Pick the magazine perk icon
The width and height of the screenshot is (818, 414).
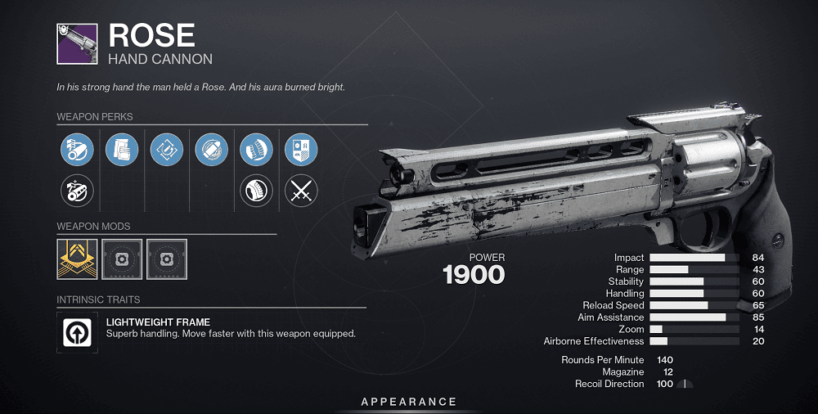pyautogui.click(x=121, y=150)
